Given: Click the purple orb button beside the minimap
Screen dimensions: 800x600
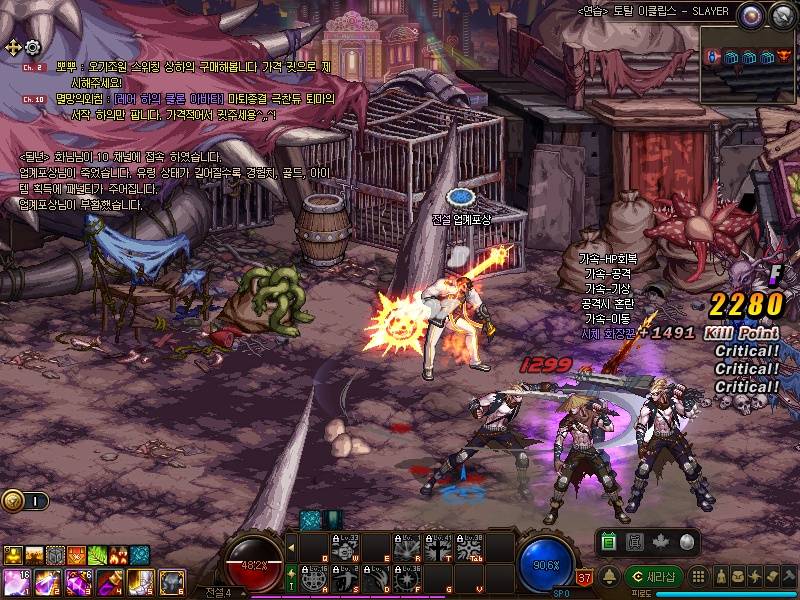Looking at the screenshot, I should pyautogui.click(x=750, y=14).
